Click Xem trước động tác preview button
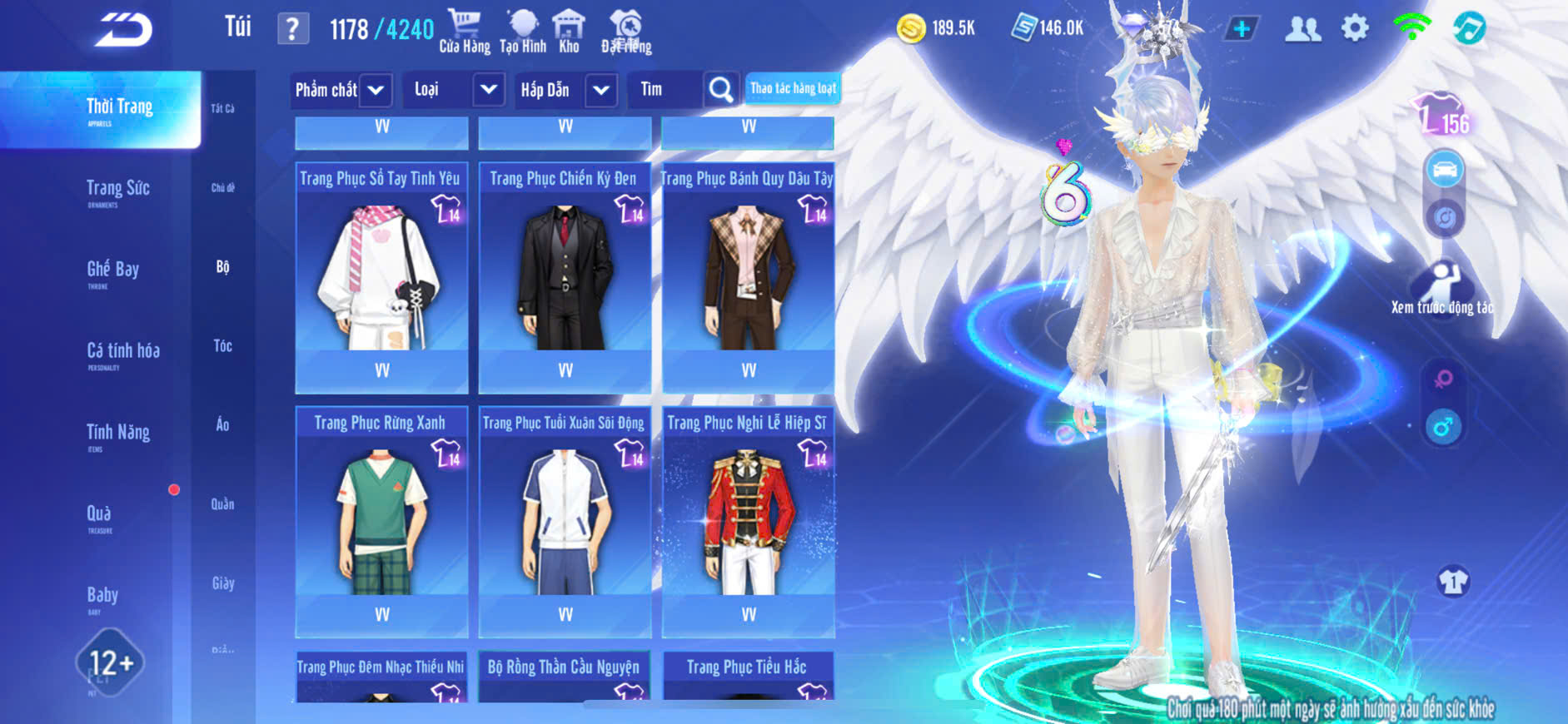 tap(1441, 288)
